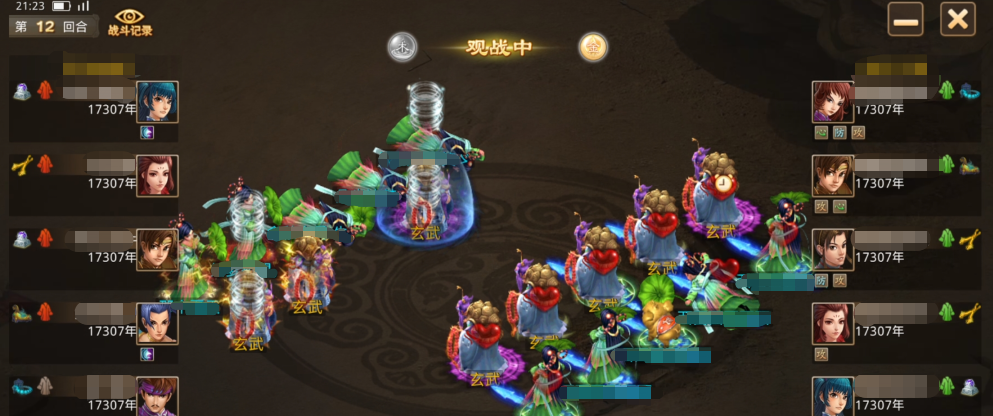Close the battle spectating screen
Viewport: 993px width, 416px height.
click(957, 19)
